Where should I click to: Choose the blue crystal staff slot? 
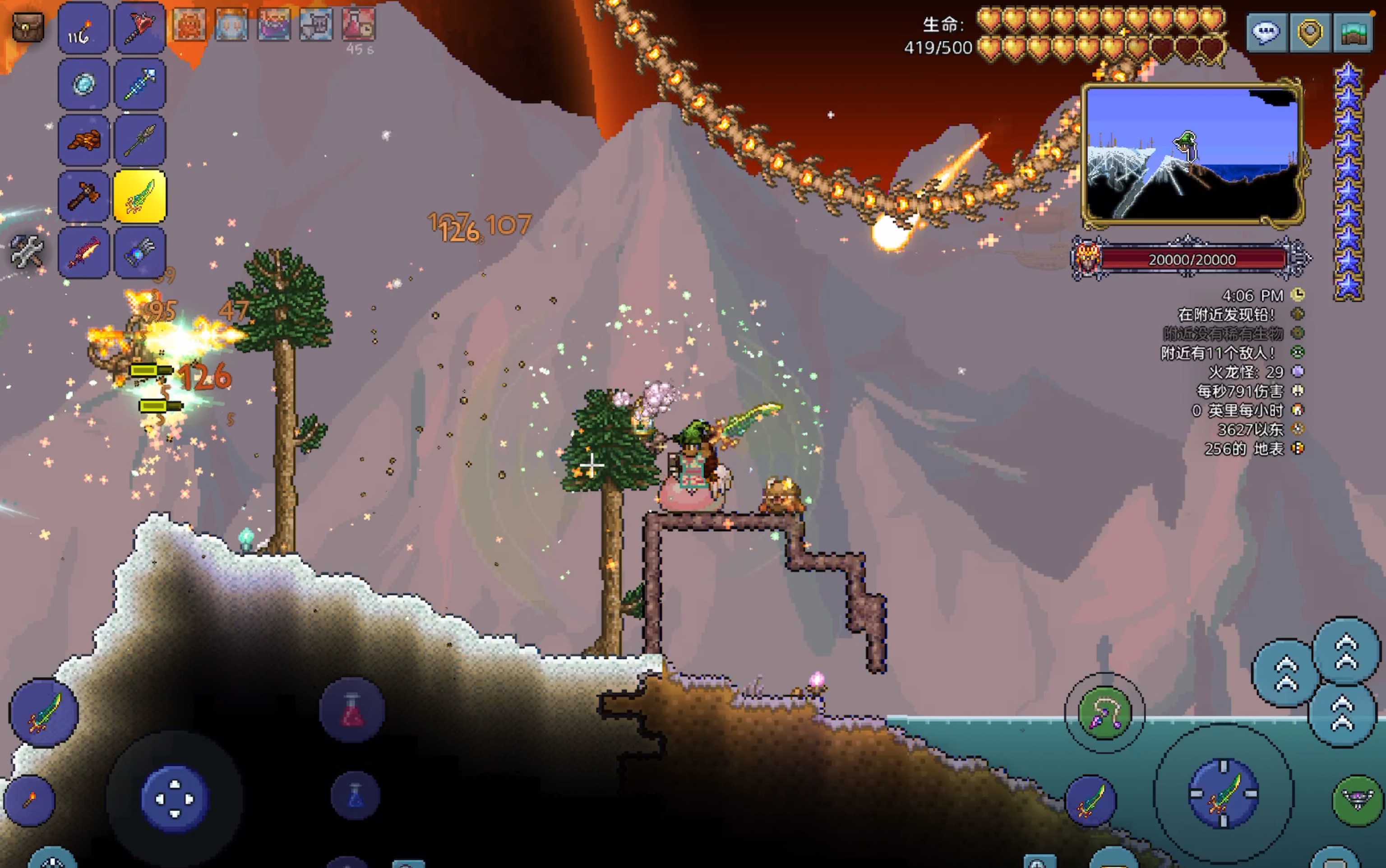pyautogui.click(x=139, y=84)
